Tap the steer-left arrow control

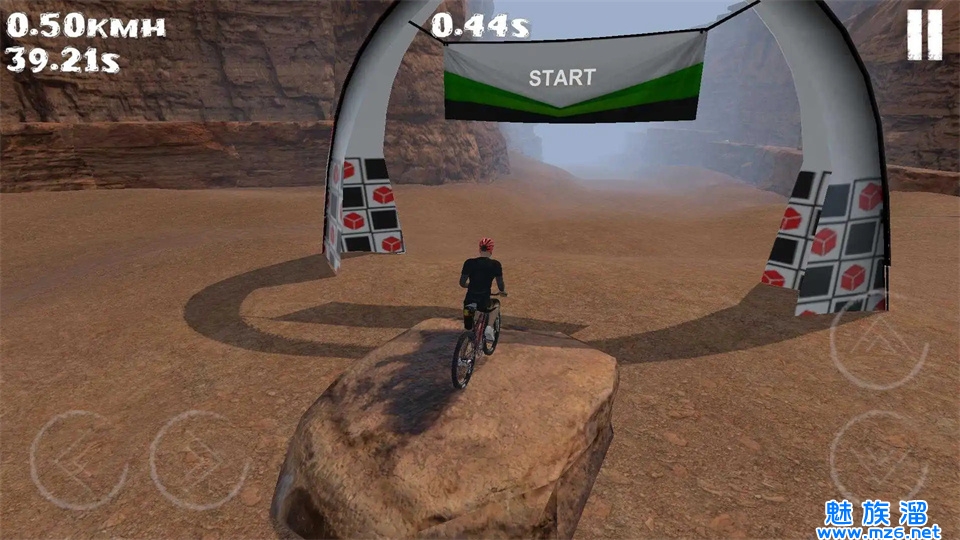(x=78, y=459)
